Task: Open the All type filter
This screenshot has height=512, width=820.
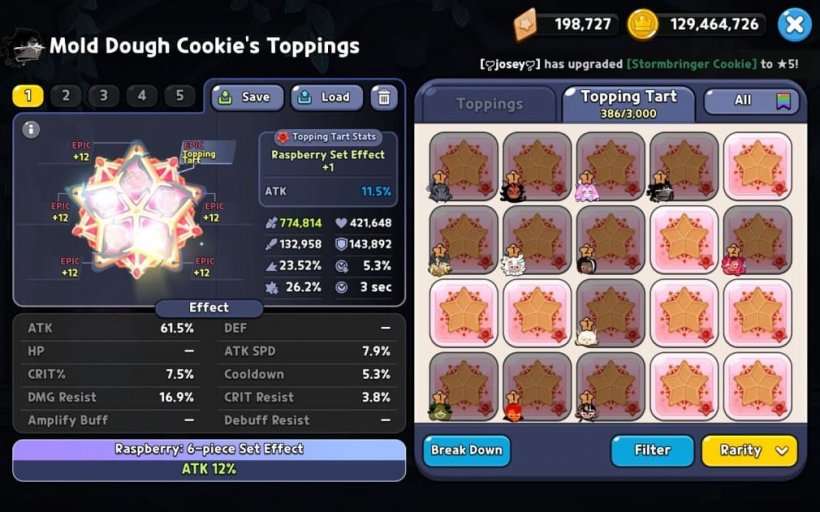Action: (752, 101)
